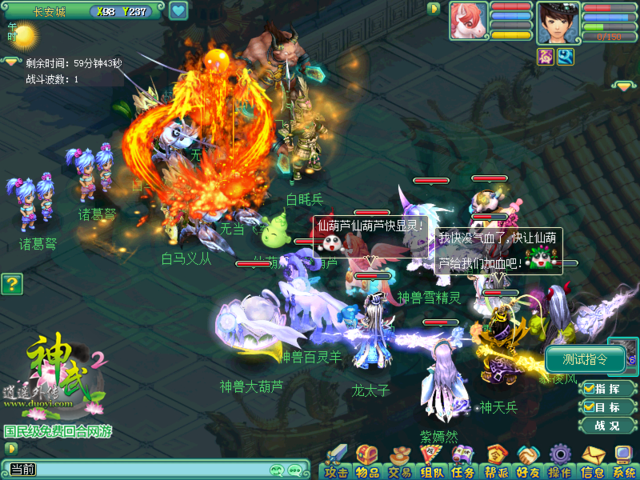Toggle the 指挥 checkbox
Viewport: 640px width, 480px height.
coord(590,388)
